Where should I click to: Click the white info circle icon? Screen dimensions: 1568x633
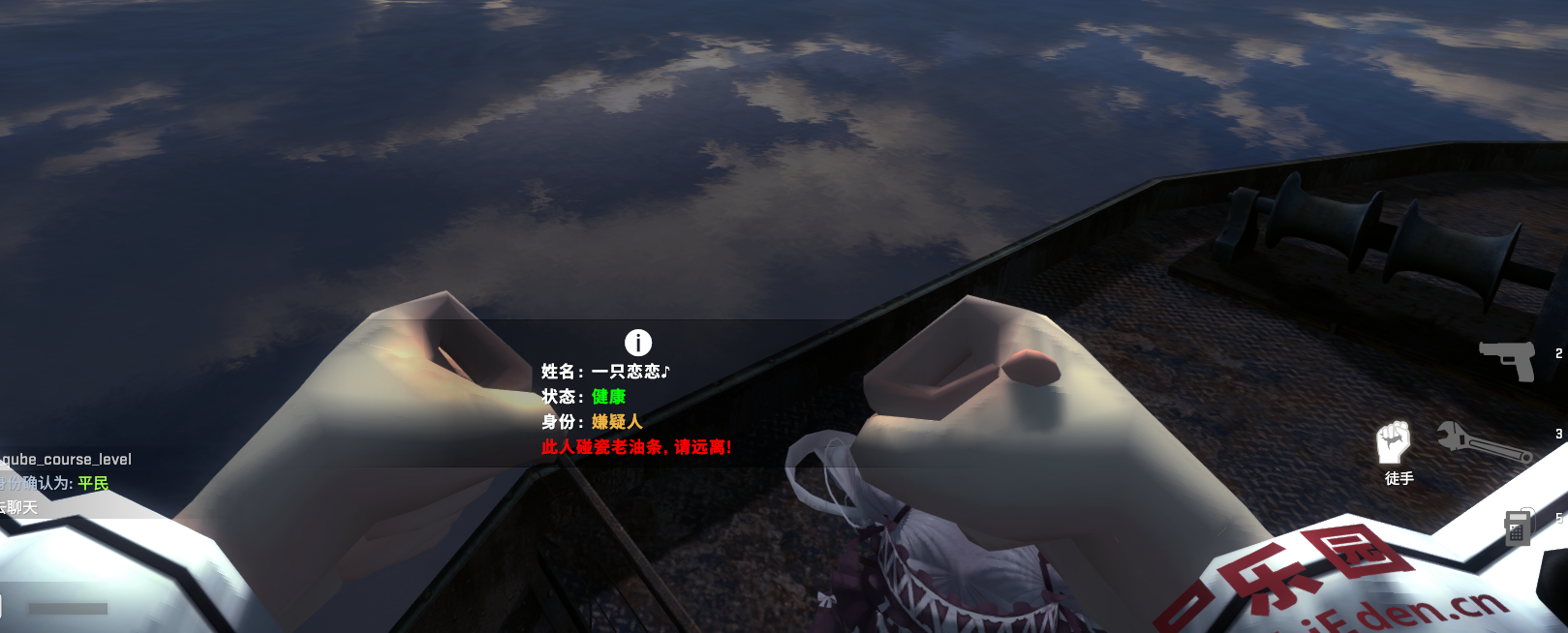[638, 342]
